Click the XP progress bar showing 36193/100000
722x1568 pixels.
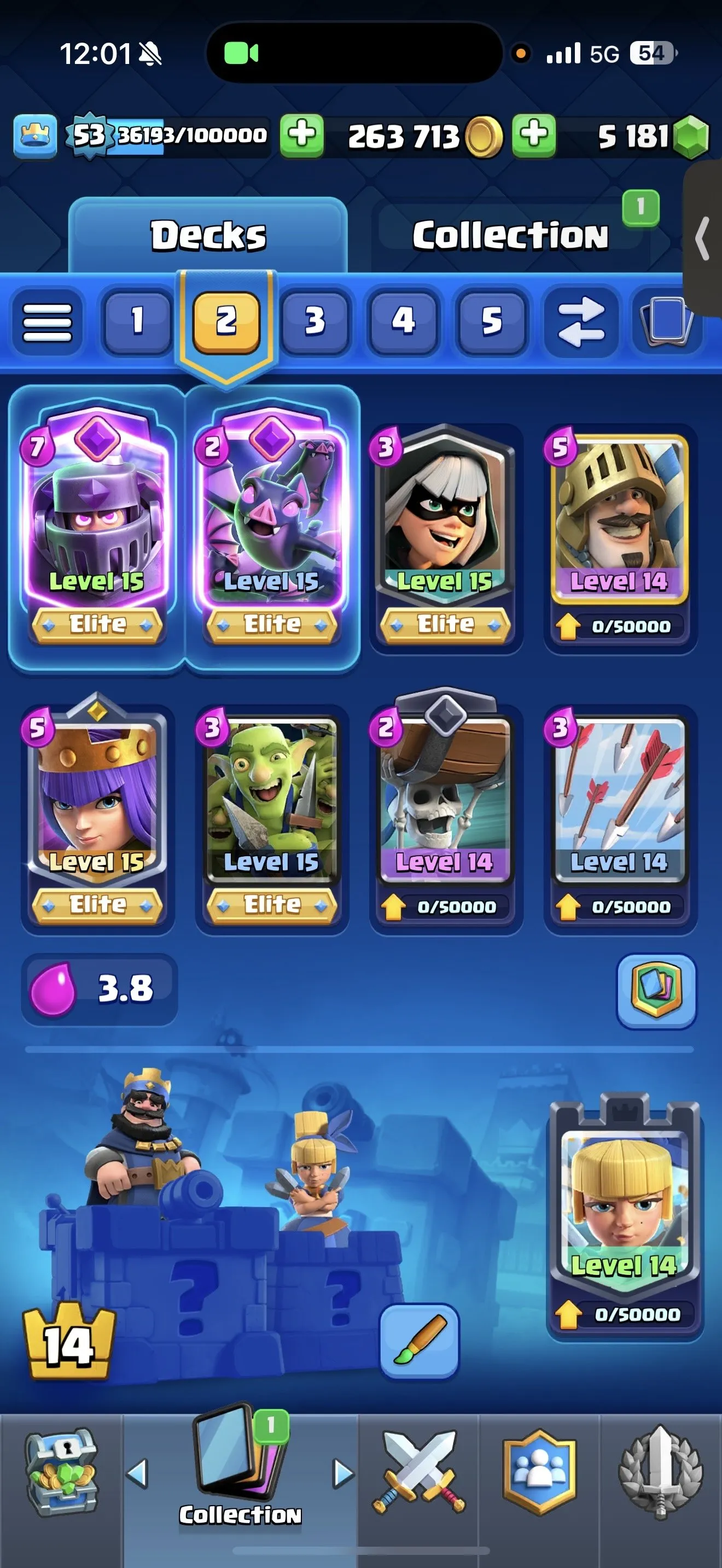pos(183,135)
